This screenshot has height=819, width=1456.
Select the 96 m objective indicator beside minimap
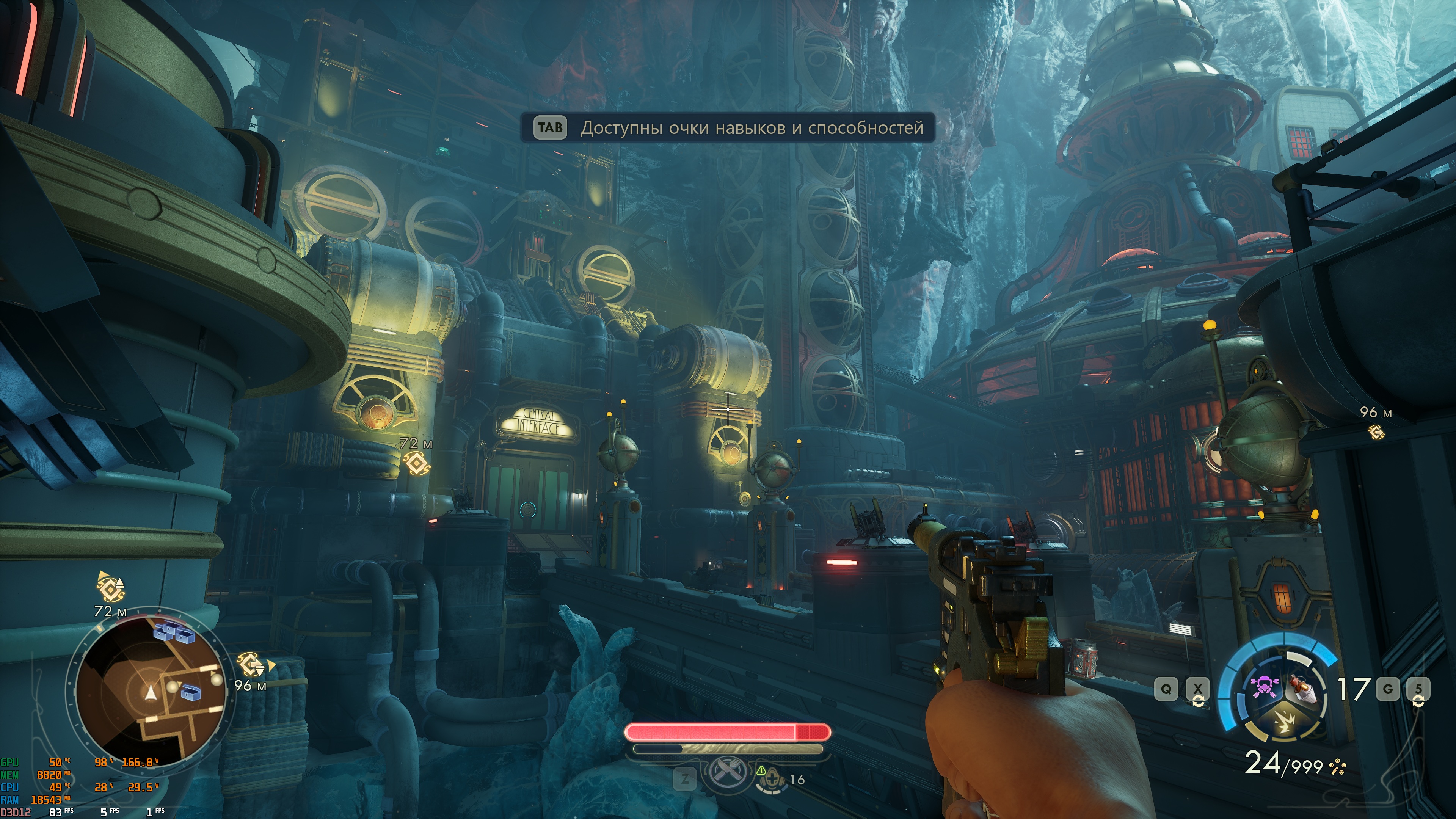pyautogui.click(x=250, y=665)
